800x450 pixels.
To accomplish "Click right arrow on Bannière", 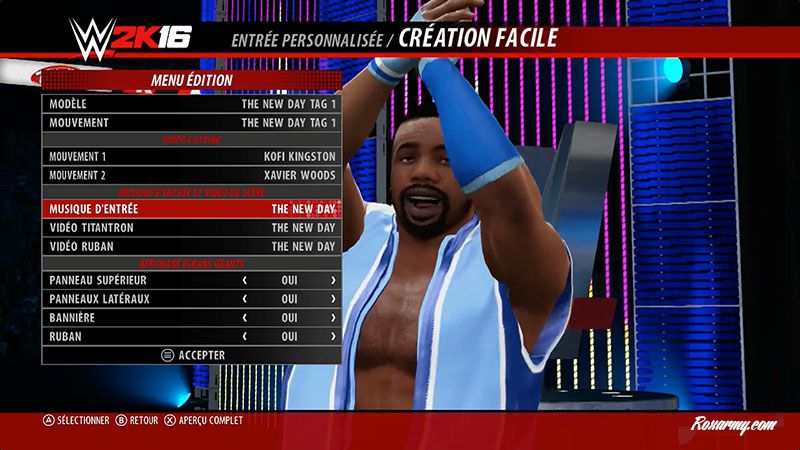I will [x=333, y=318].
